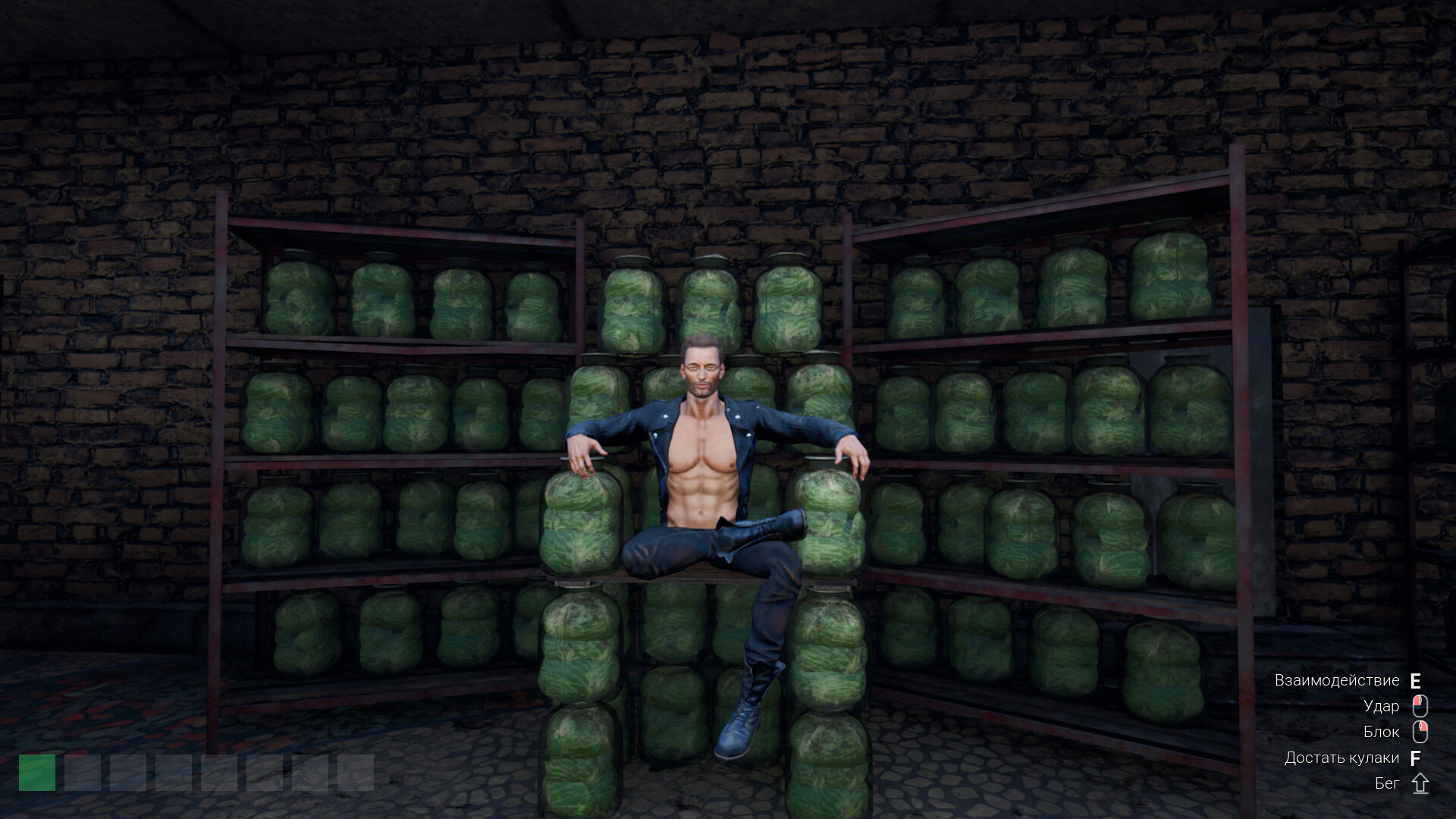Click the Достать кулаки action label
The height and width of the screenshot is (819, 1456).
[x=1342, y=758]
